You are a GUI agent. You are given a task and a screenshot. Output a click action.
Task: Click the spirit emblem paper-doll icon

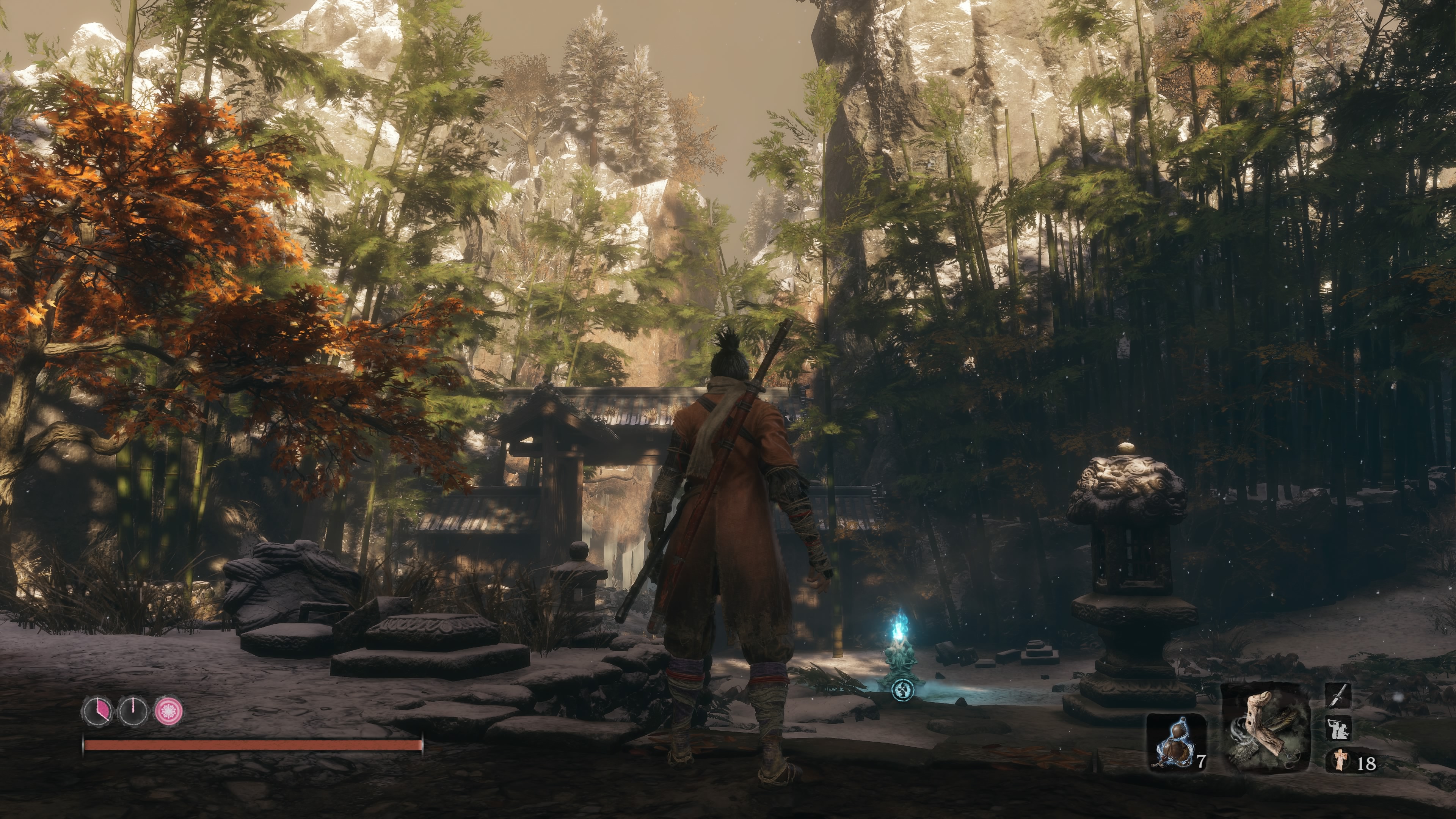pyautogui.click(x=1340, y=759)
